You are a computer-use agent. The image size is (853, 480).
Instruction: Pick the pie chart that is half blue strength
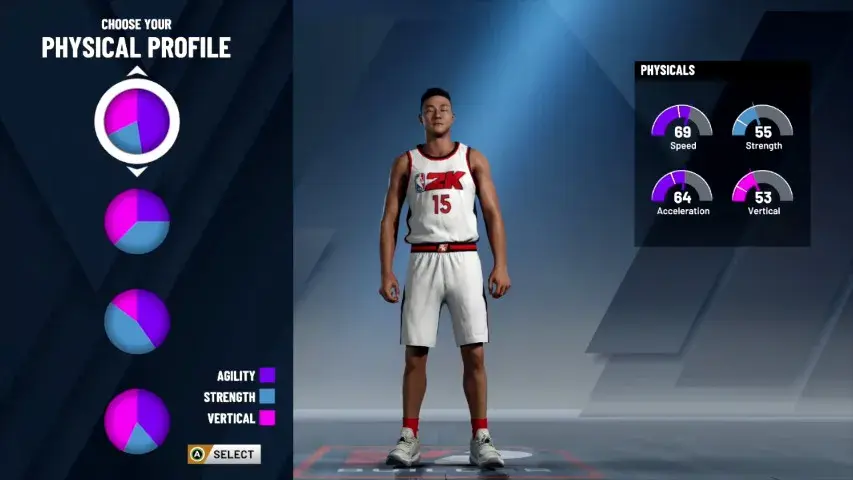[x=137, y=321]
